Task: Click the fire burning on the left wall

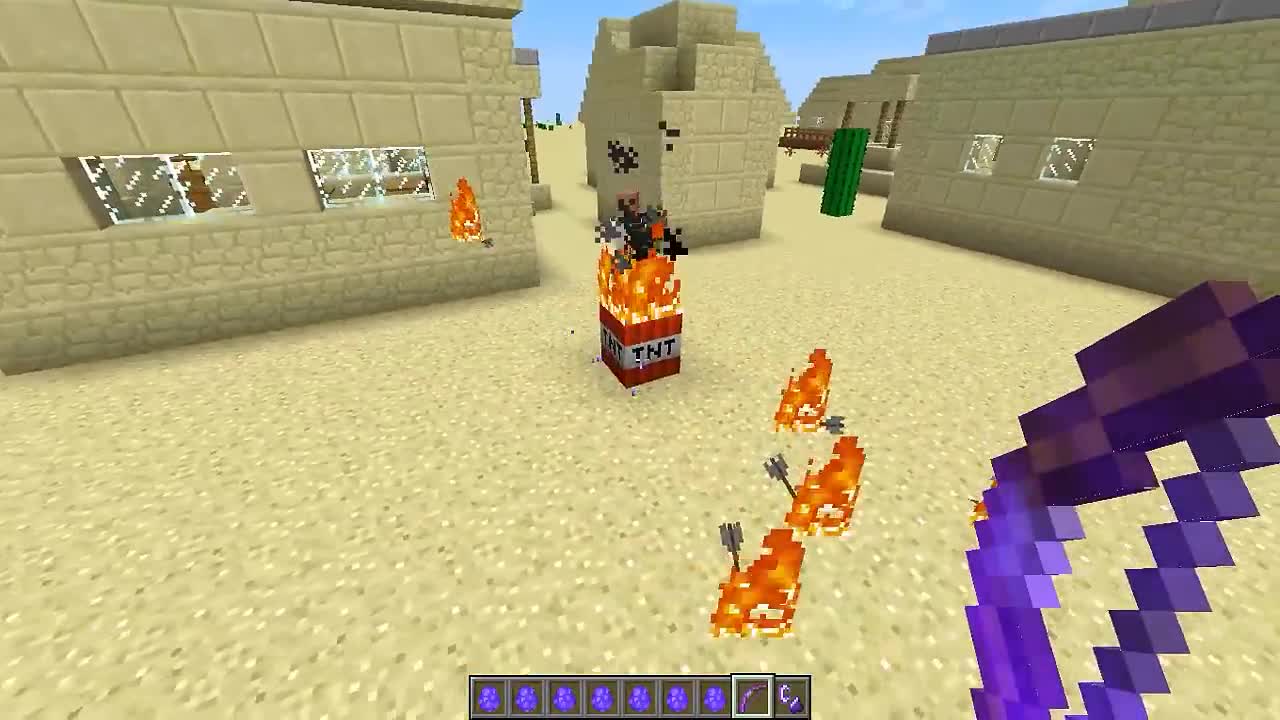Action: point(463,210)
